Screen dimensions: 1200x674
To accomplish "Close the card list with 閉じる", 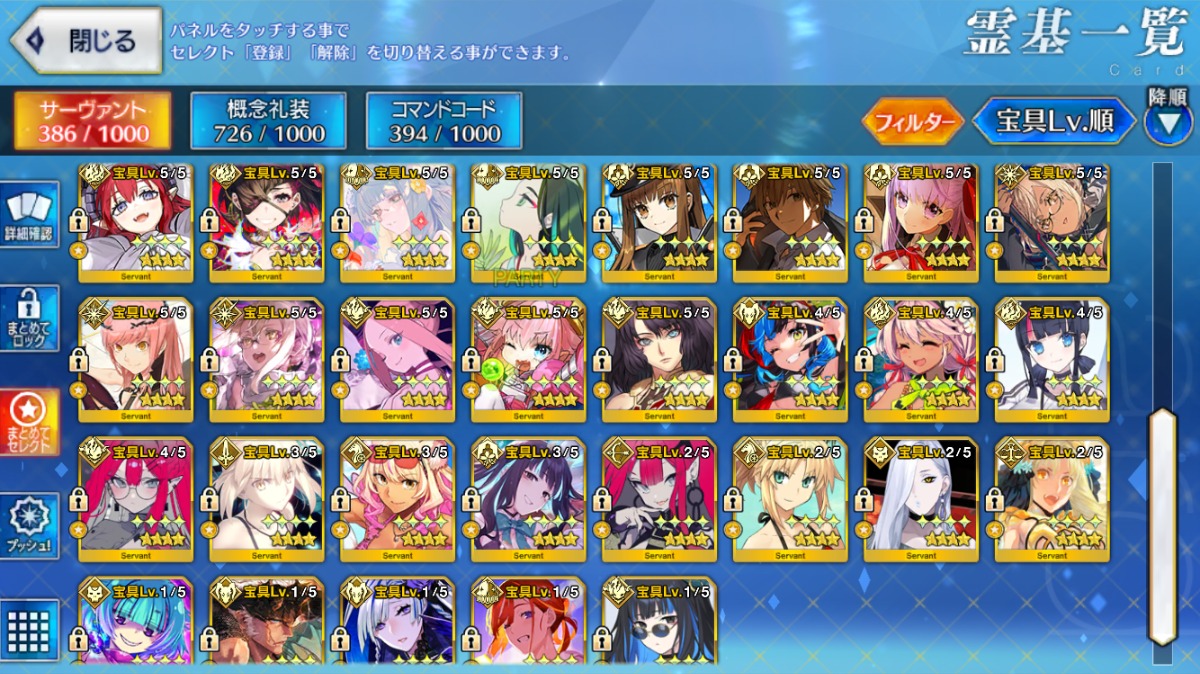I will tap(86, 40).
